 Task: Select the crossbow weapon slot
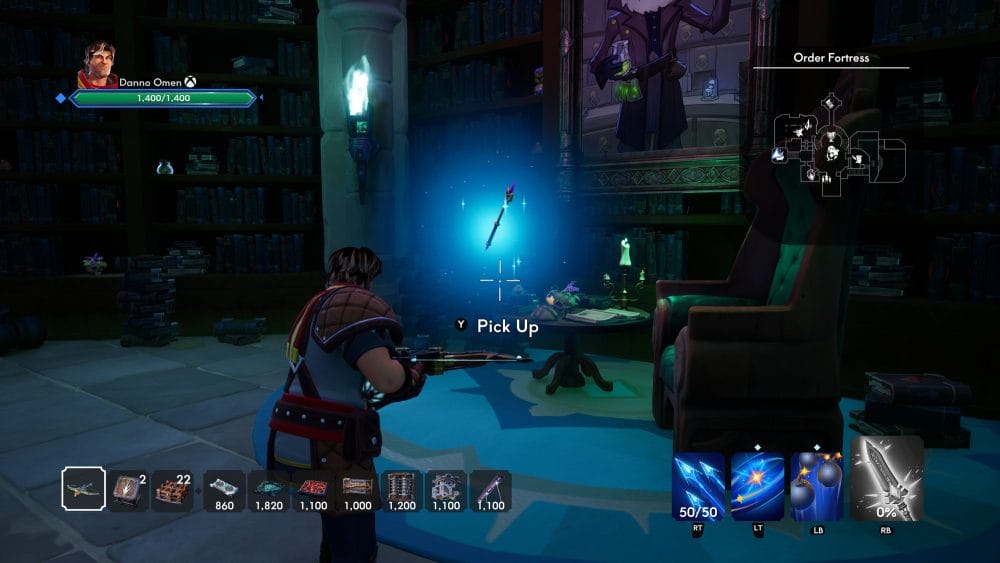click(x=82, y=490)
